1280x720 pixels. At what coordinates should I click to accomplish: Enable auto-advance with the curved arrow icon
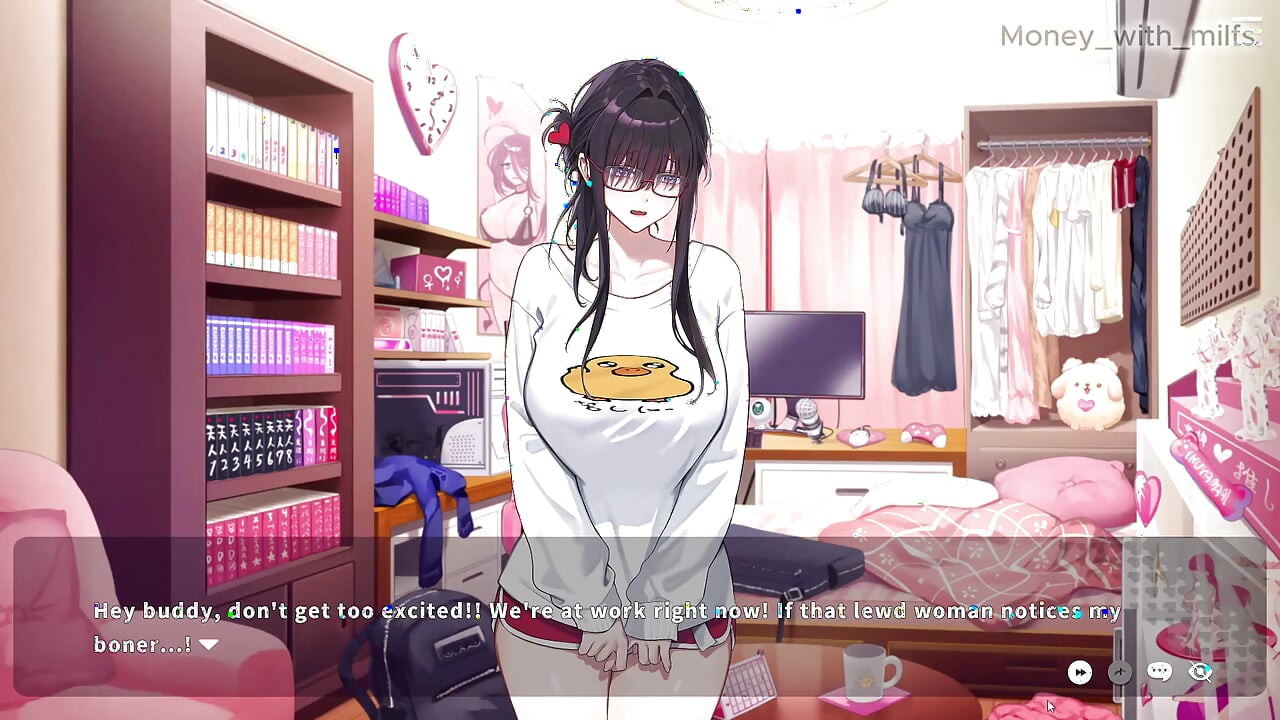1119,672
